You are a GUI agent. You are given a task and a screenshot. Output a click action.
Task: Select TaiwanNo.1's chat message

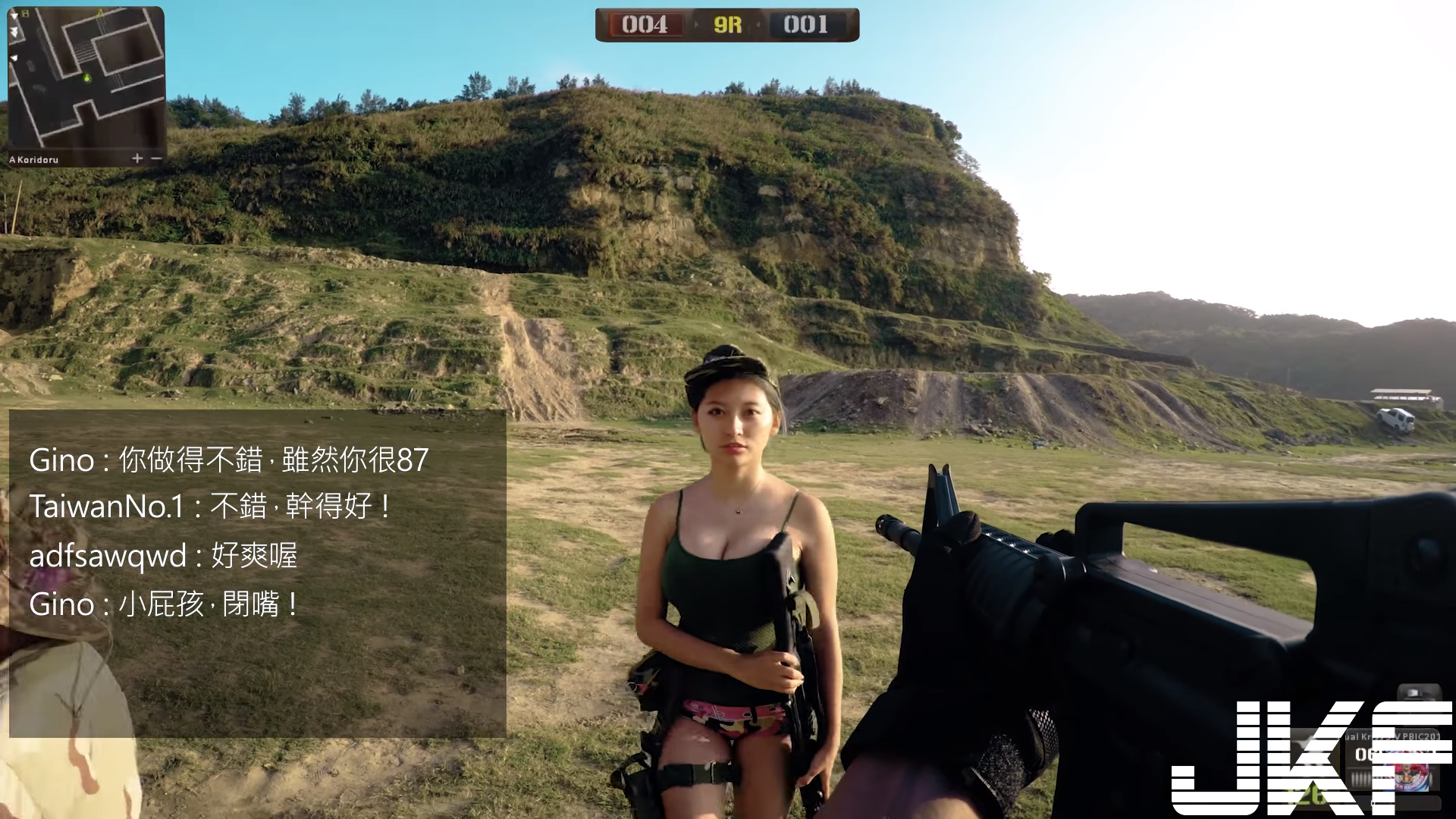pos(210,507)
